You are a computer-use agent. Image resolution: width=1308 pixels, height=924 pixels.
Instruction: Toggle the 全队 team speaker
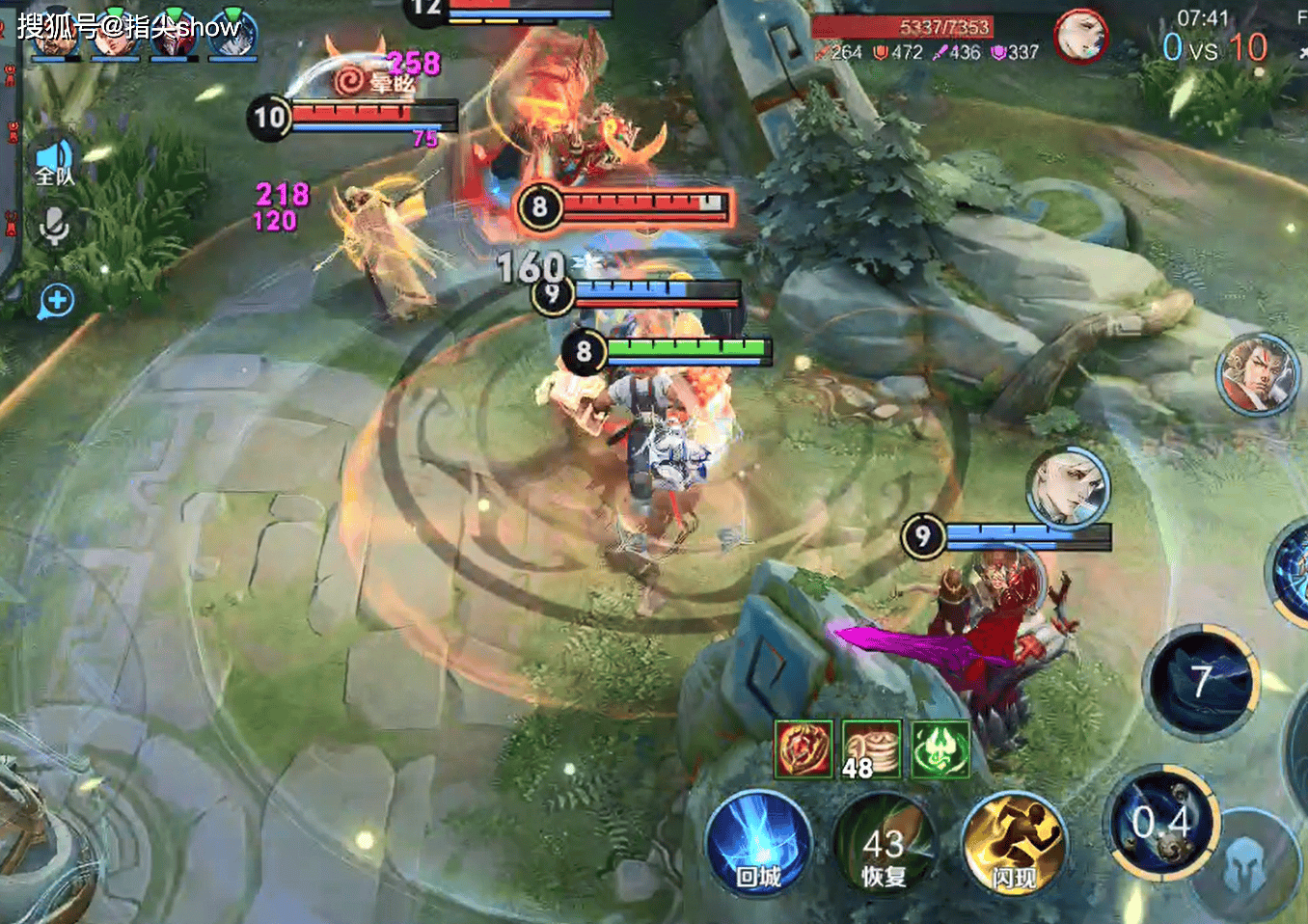[x=54, y=162]
